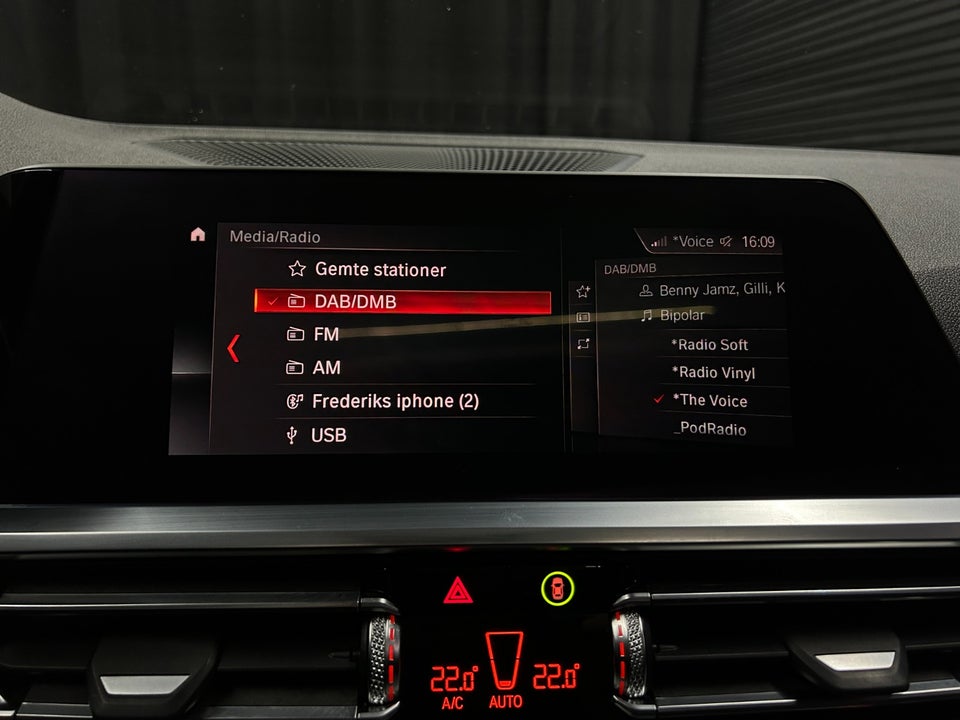
Task: Pick the *Radio Vinyl station
Action: click(x=713, y=373)
